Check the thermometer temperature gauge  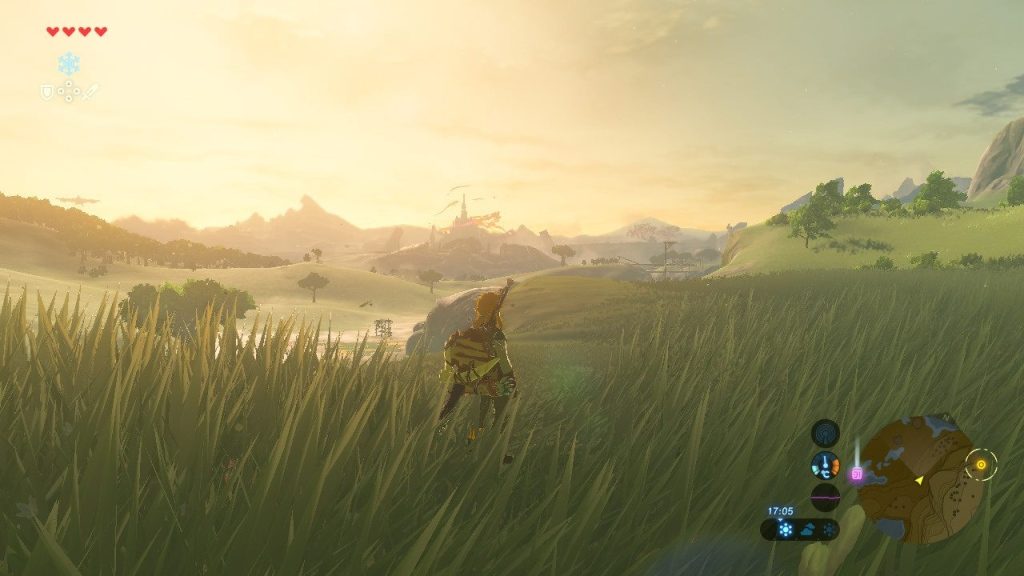(x=825, y=465)
